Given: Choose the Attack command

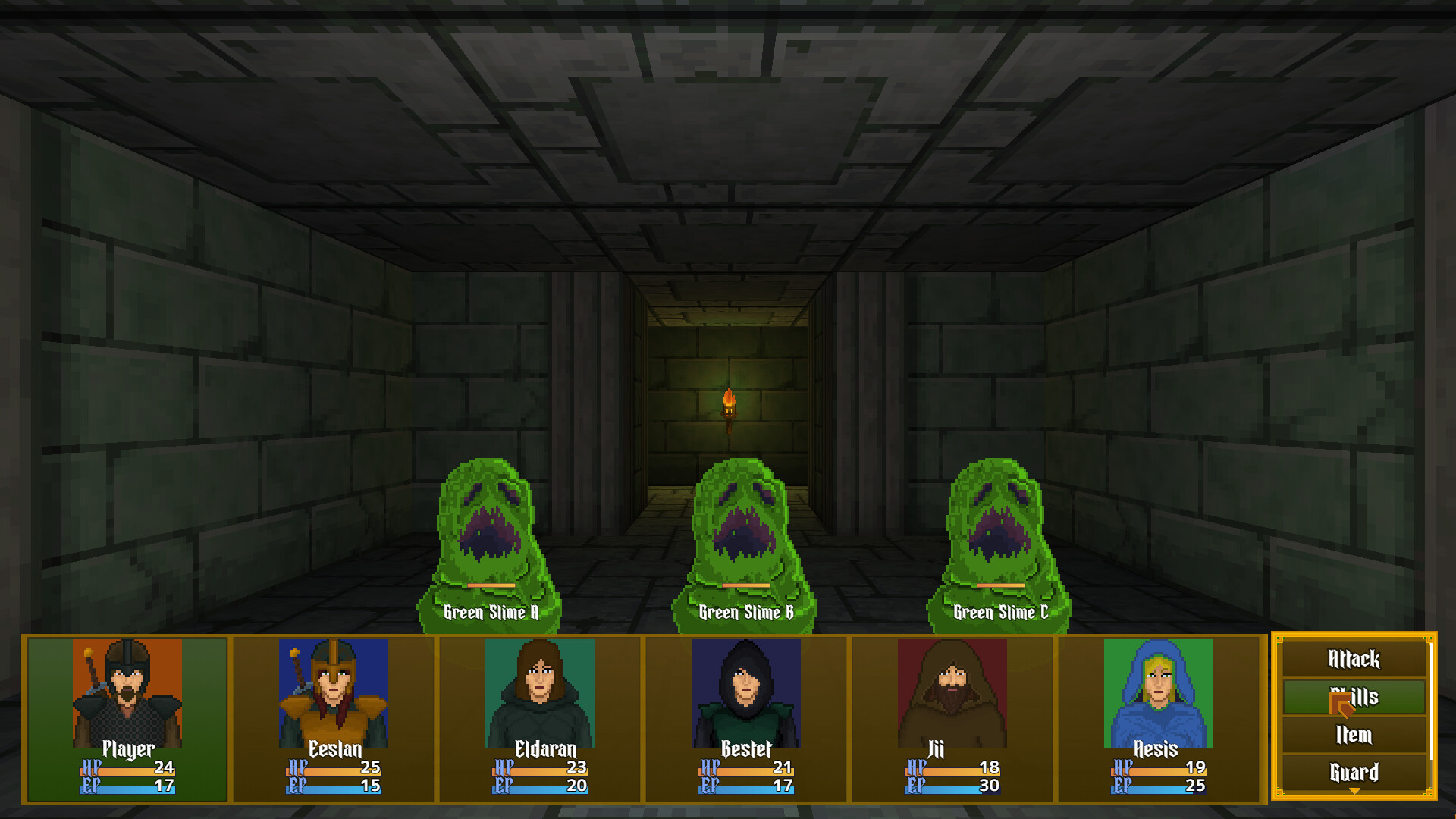Looking at the screenshot, I should click(1354, 659).
